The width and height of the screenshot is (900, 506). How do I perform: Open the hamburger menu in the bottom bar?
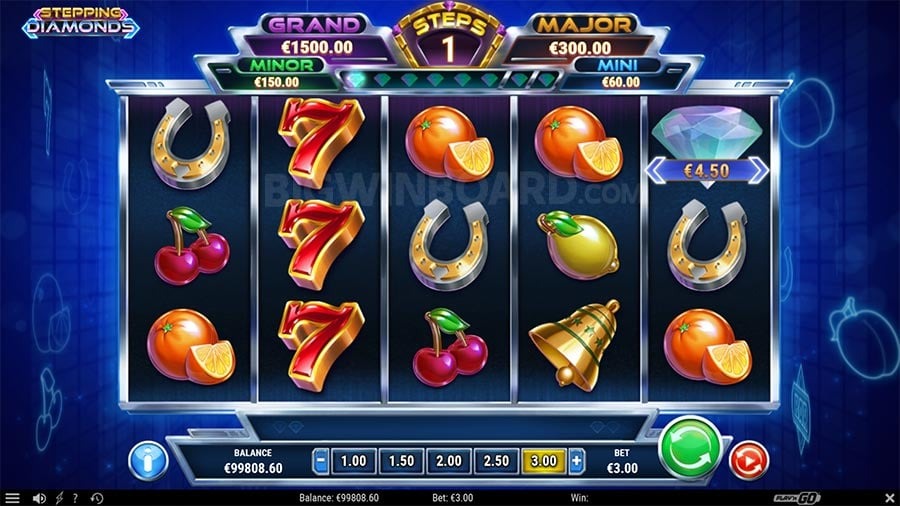coord(12,497)
